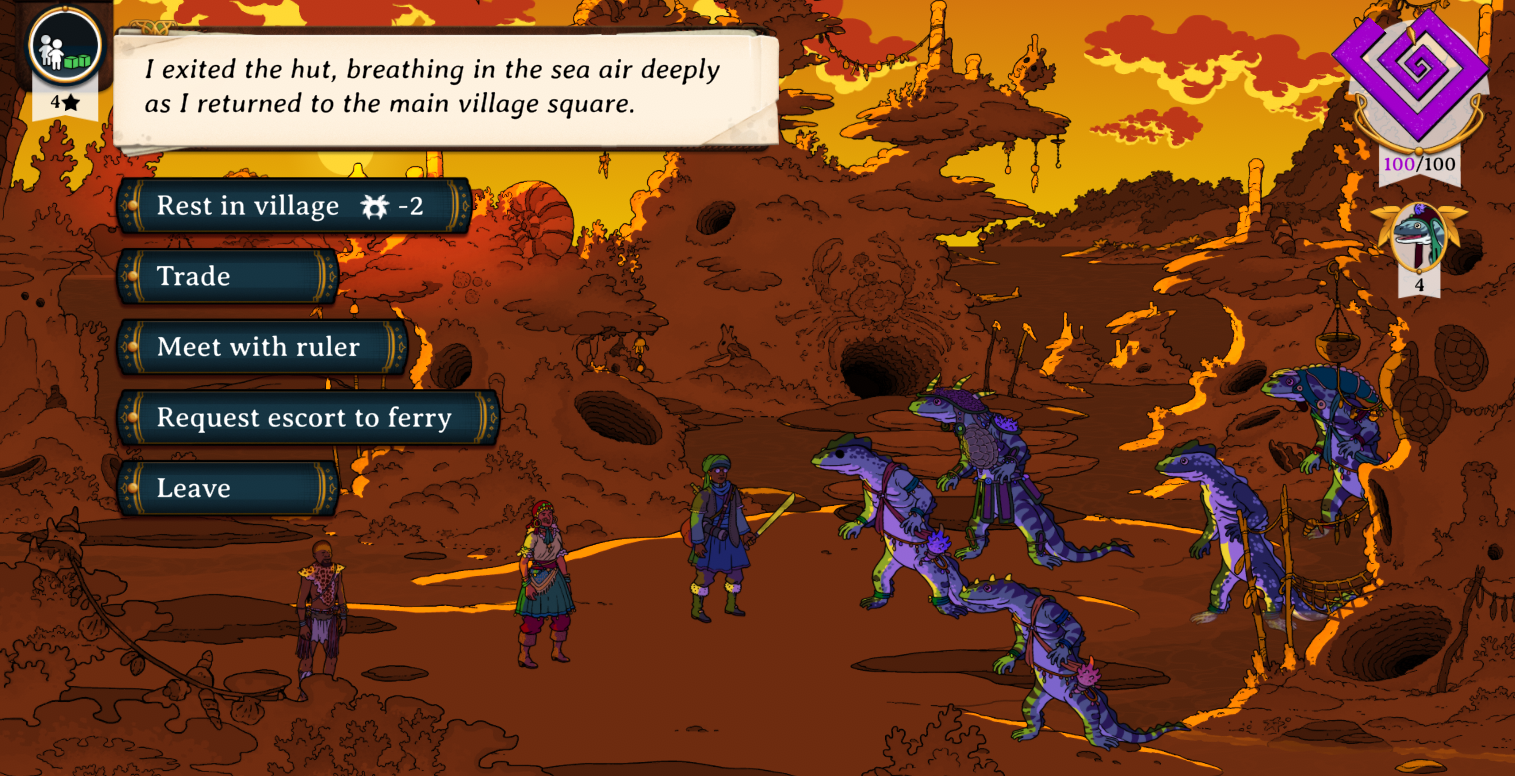Viewport: 1515px width, 776px height.
Task: Choose the Leave option
Action: 228,488
